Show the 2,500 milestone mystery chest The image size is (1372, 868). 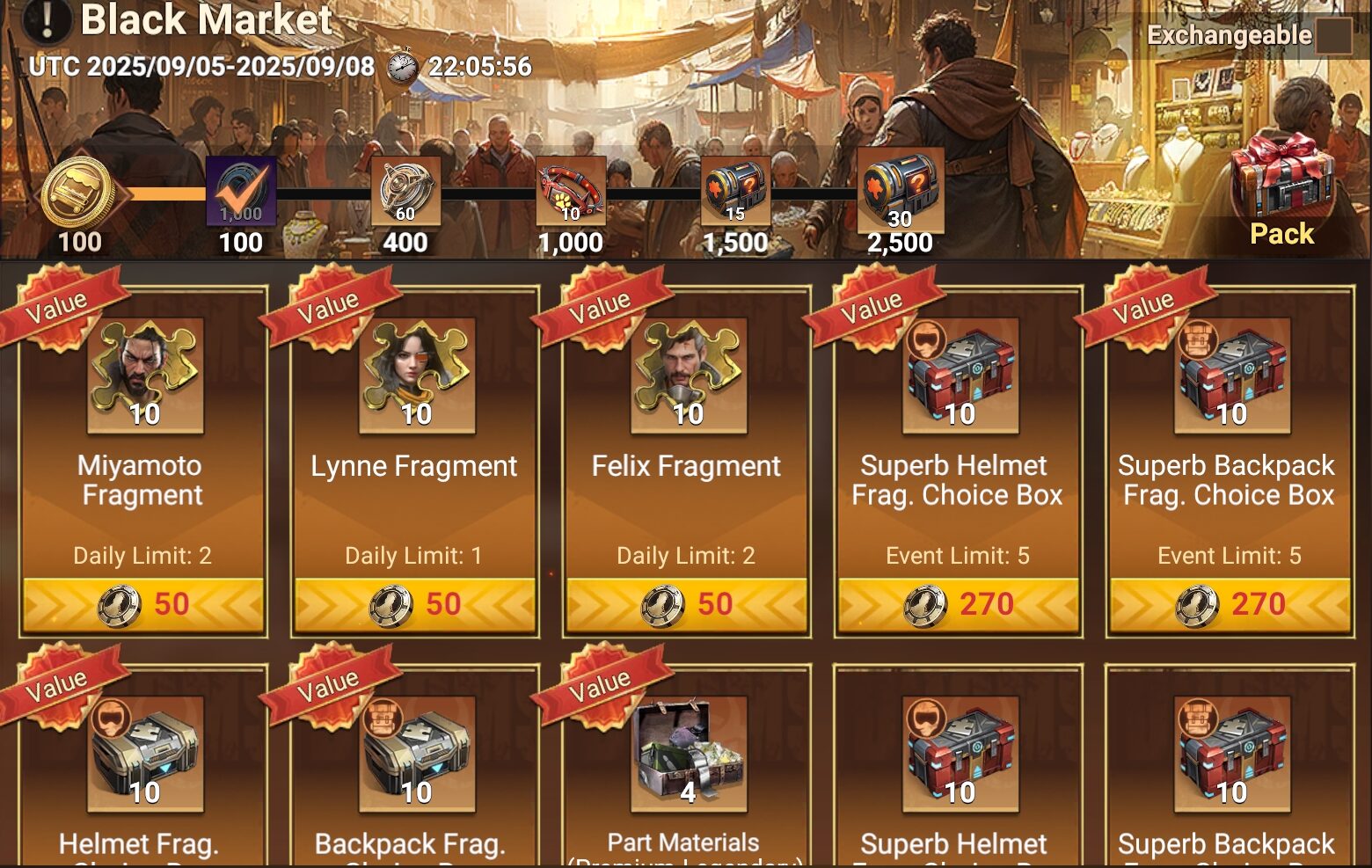(900, 191)
